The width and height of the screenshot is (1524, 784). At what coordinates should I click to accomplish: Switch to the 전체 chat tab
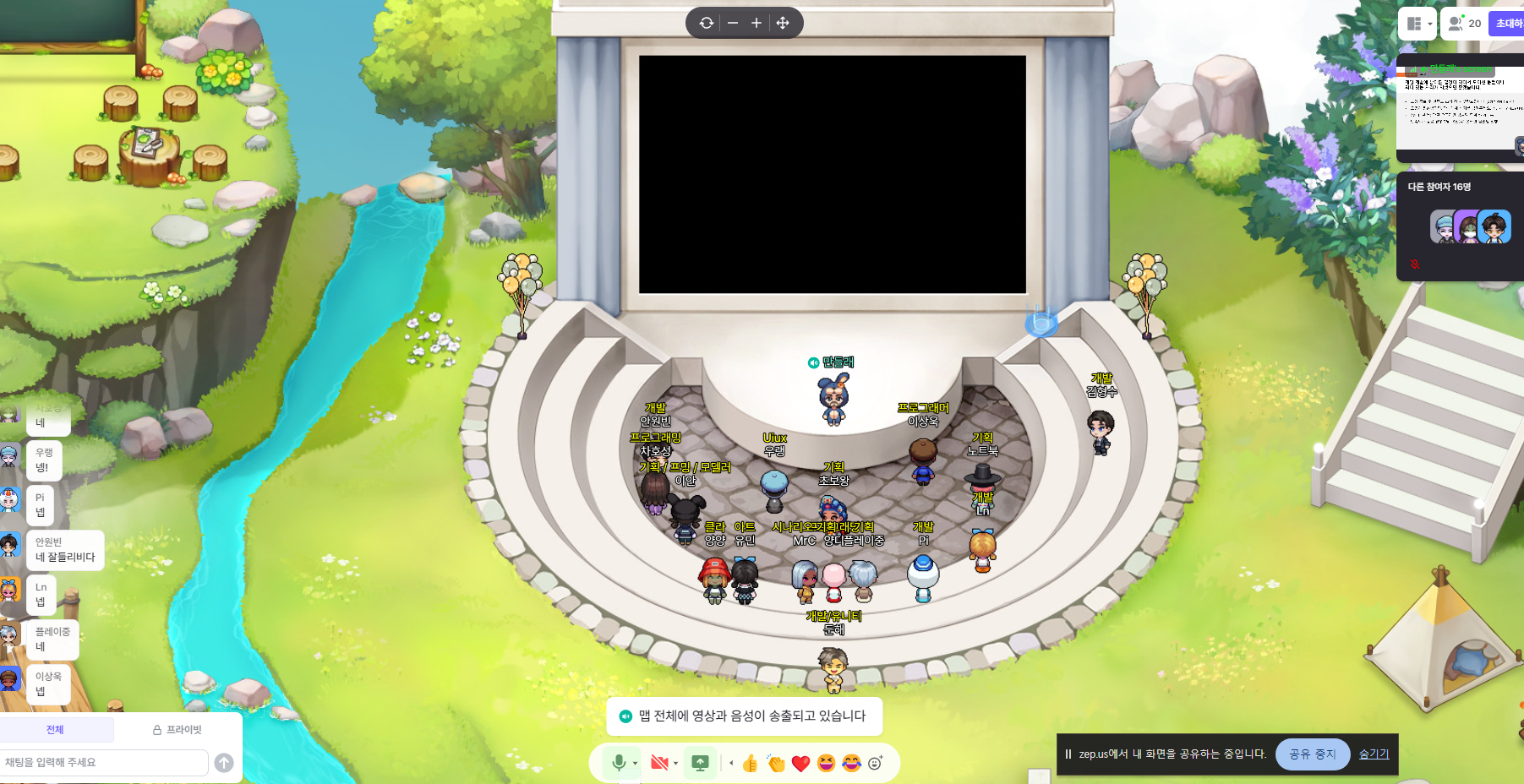55,730
